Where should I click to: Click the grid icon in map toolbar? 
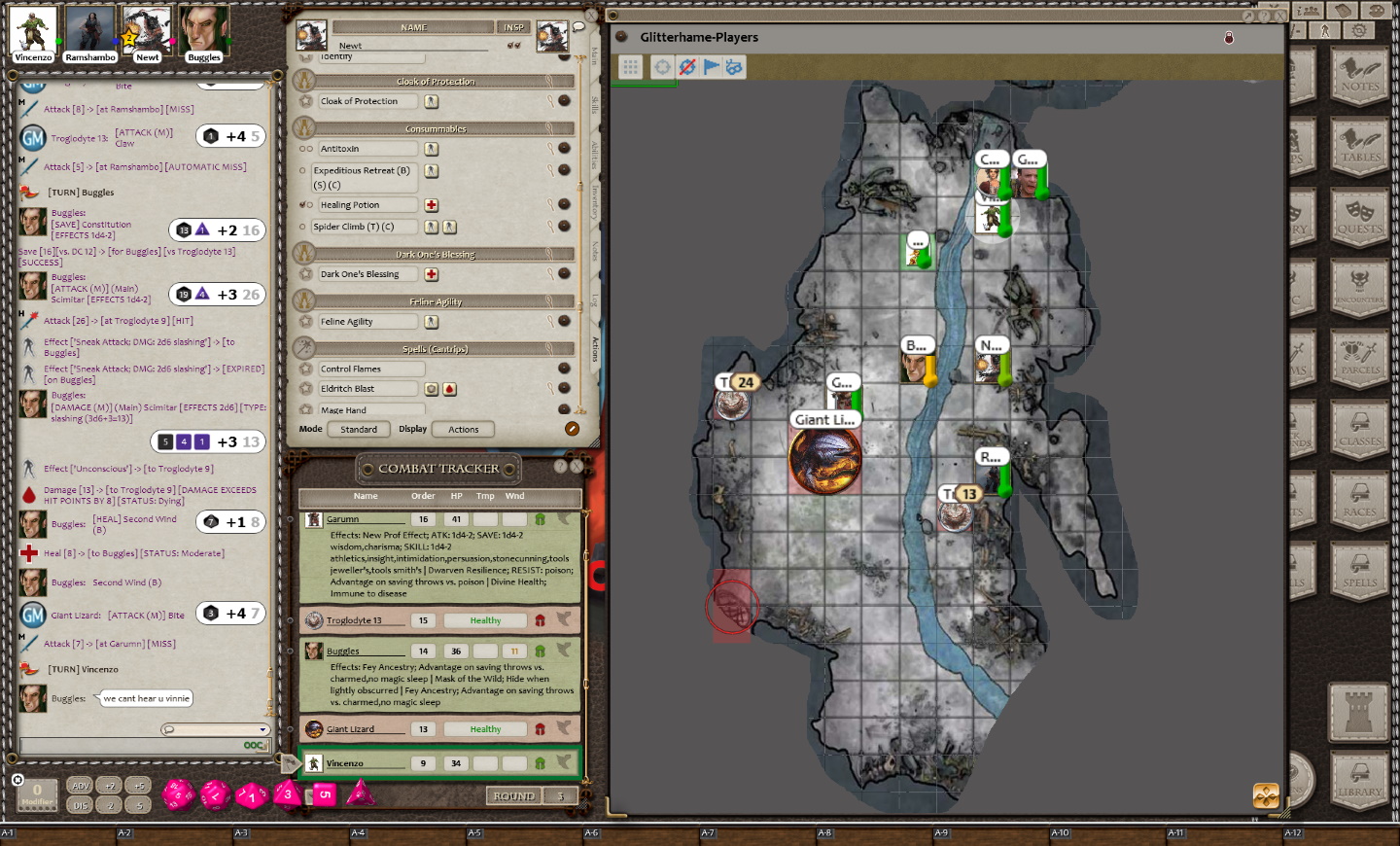pyautogui.click(x=631, y=67)
